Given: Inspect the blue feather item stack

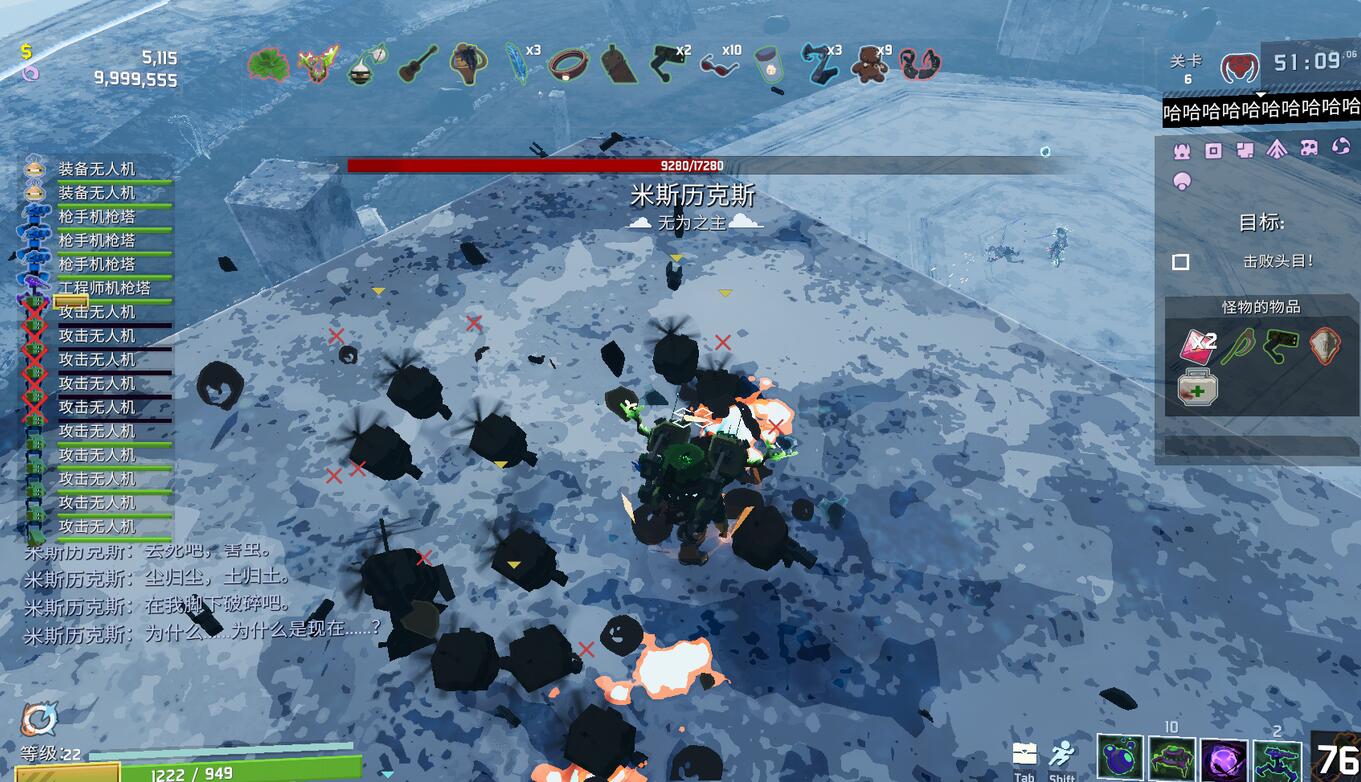Looking at the screenshot, I should (517, 63).
